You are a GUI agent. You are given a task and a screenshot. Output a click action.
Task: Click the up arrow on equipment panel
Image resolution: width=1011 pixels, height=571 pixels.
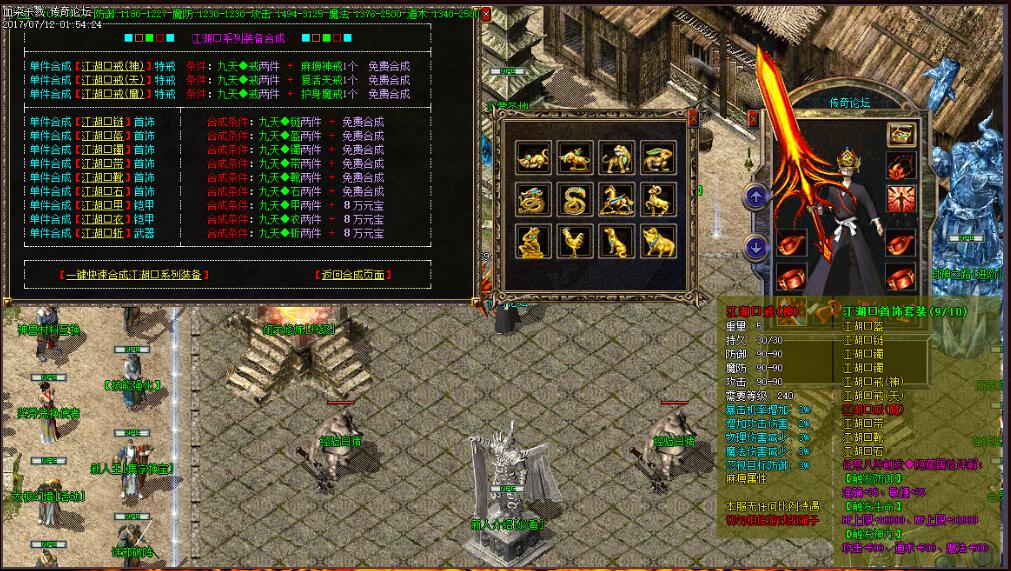pos(756,197)
